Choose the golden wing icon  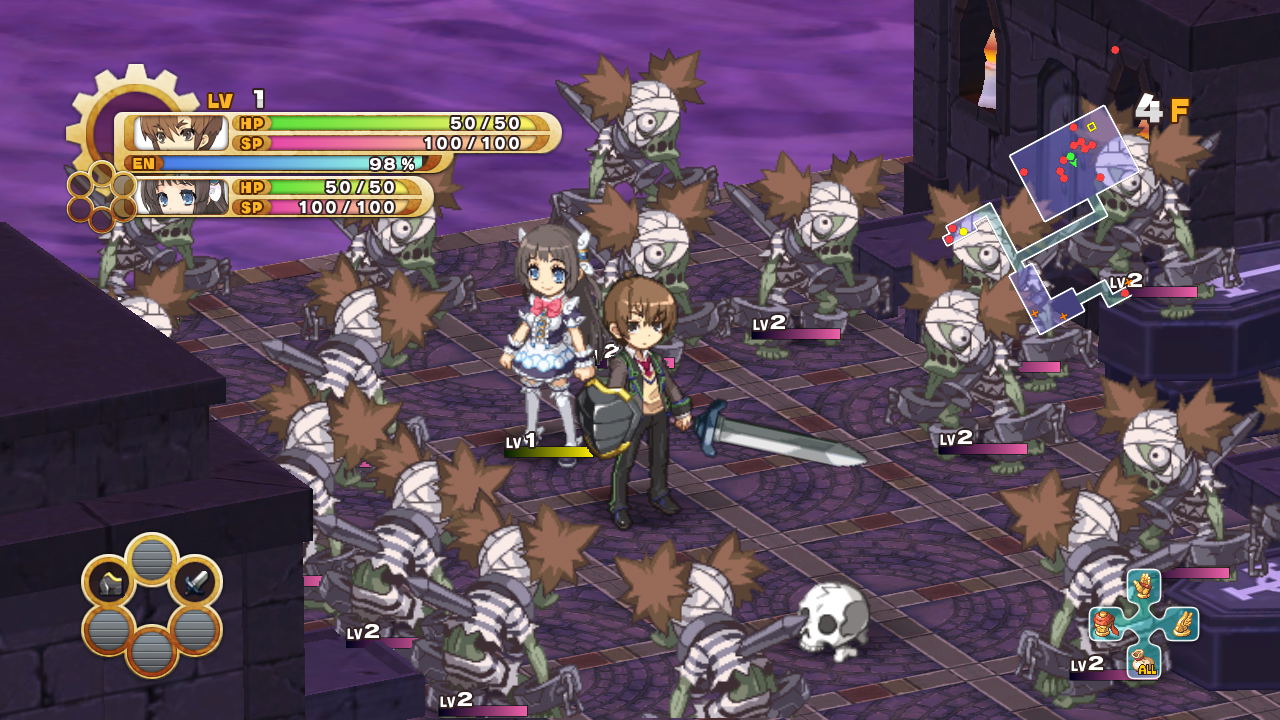1181,624
